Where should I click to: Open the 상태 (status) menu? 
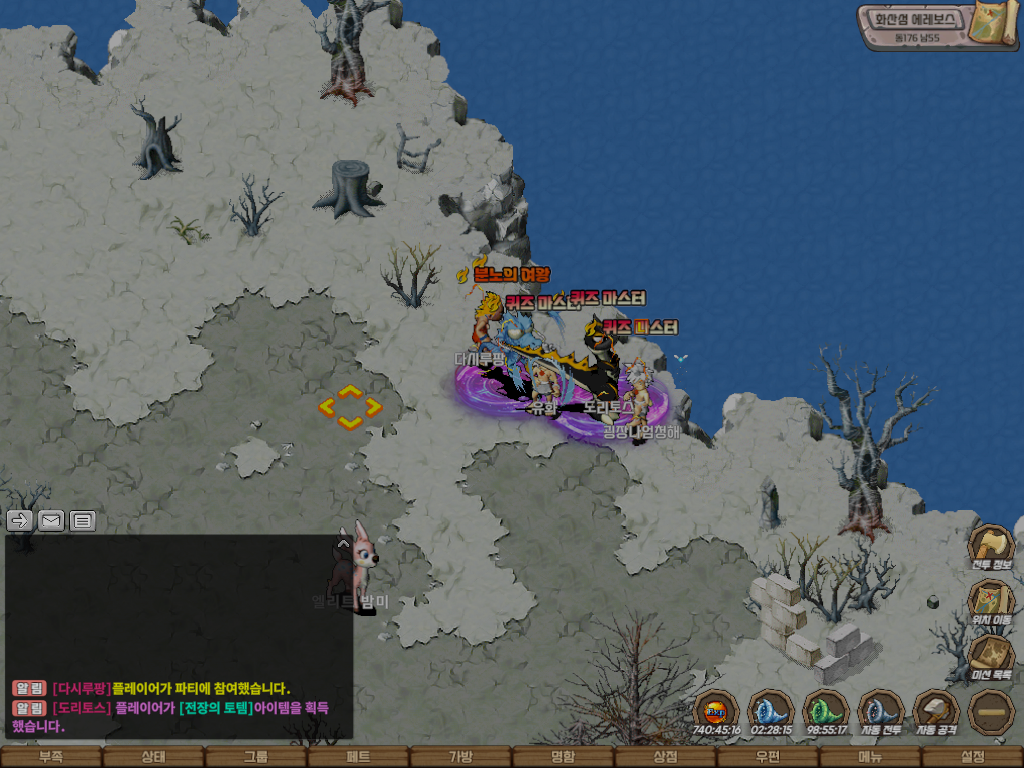[x=153, y=757]
